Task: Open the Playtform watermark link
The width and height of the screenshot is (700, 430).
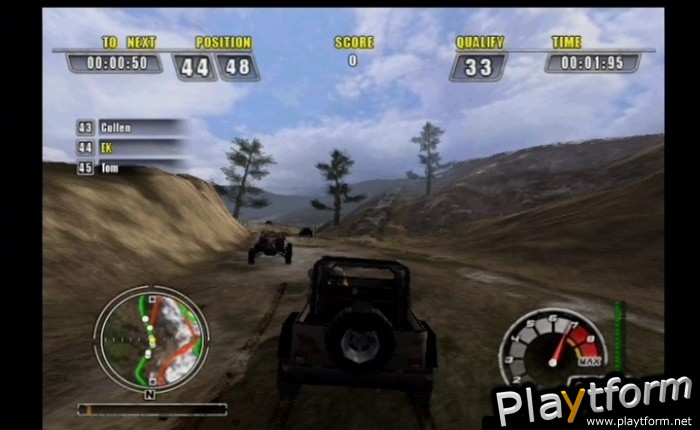Action: point(594,401)
